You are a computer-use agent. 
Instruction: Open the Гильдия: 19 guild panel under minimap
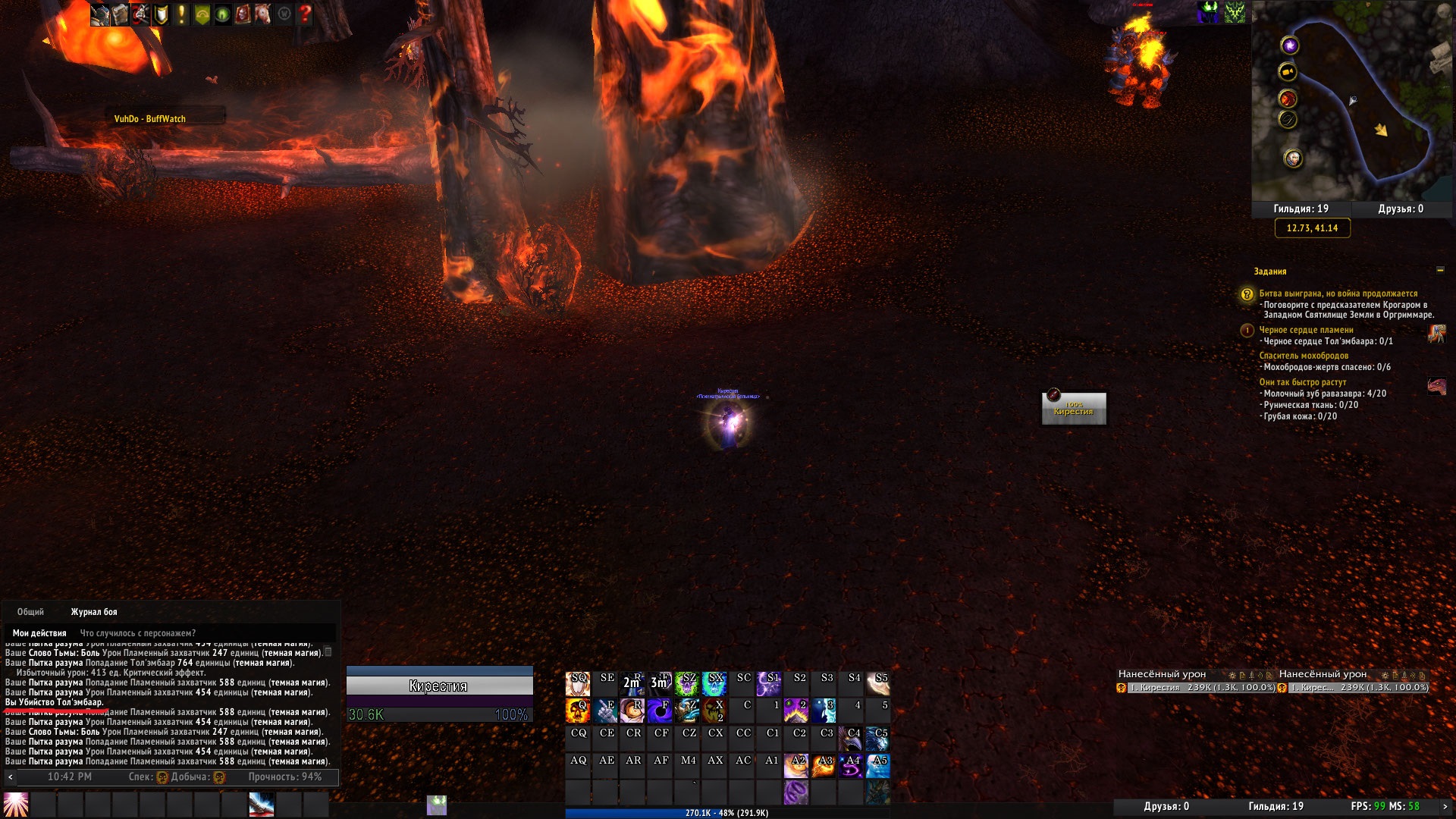[x=1301, y=209]
